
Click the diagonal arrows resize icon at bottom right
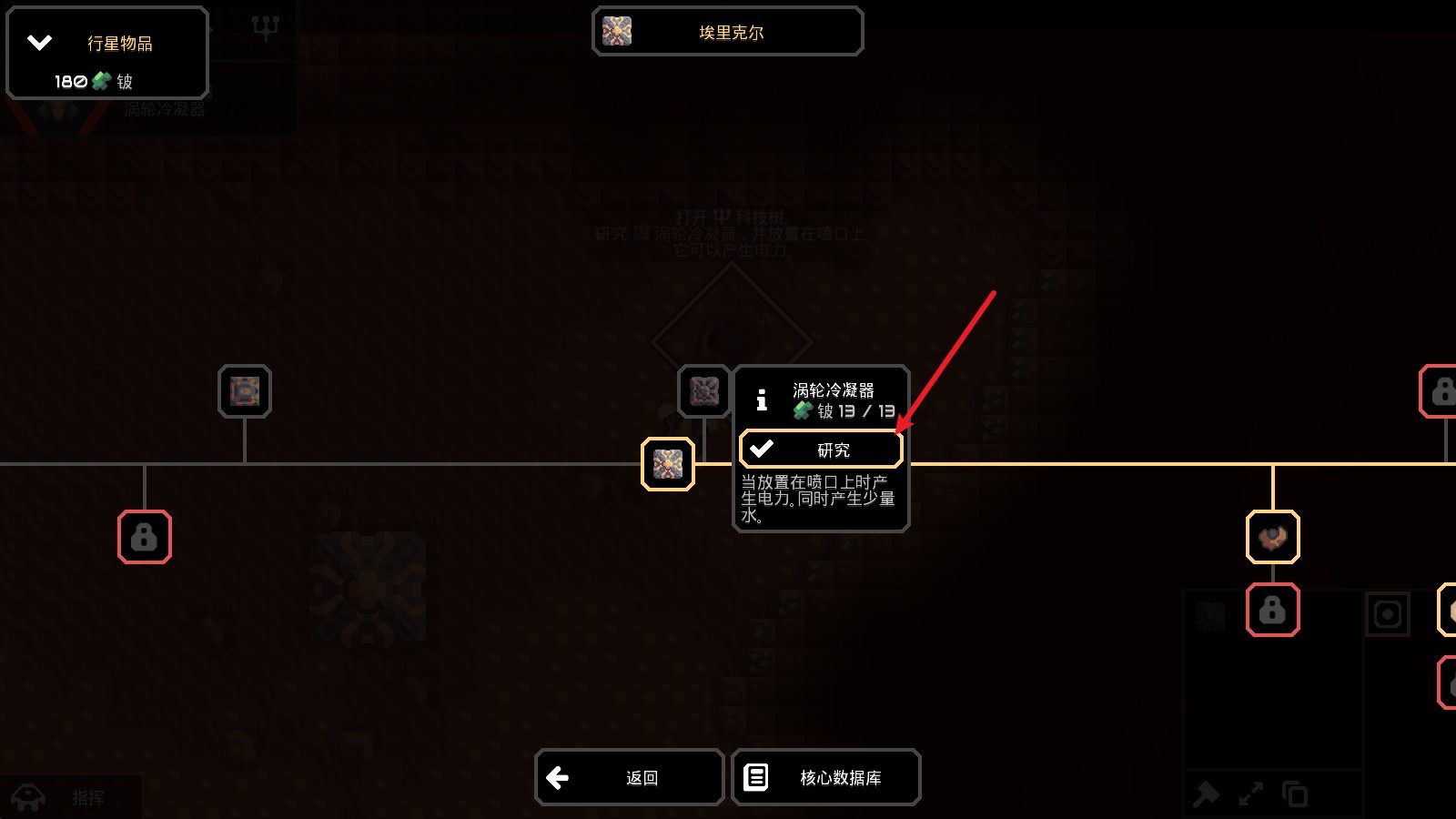pyautogui.click(x=1252, y=793)
